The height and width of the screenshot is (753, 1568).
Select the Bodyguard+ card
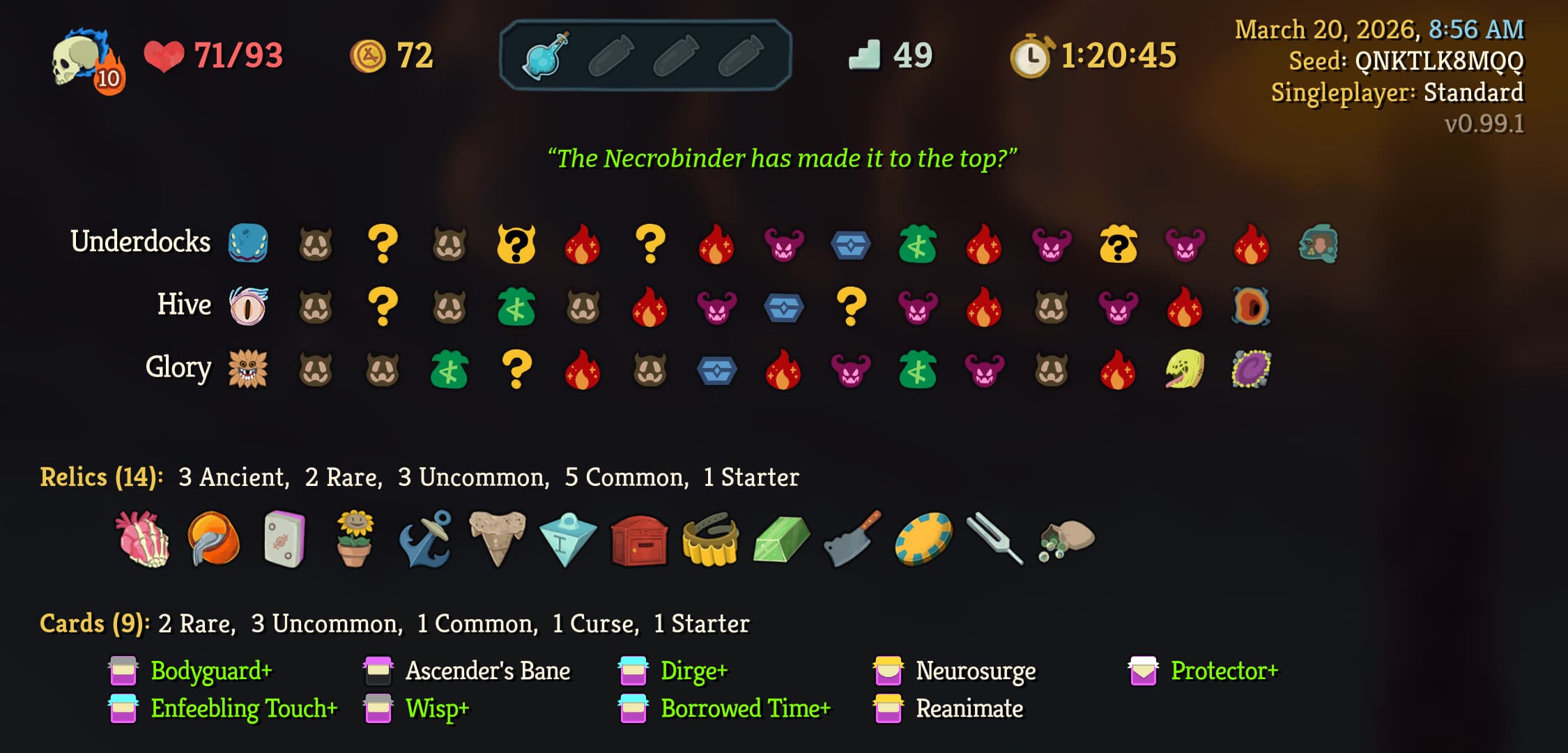point(210,671)
